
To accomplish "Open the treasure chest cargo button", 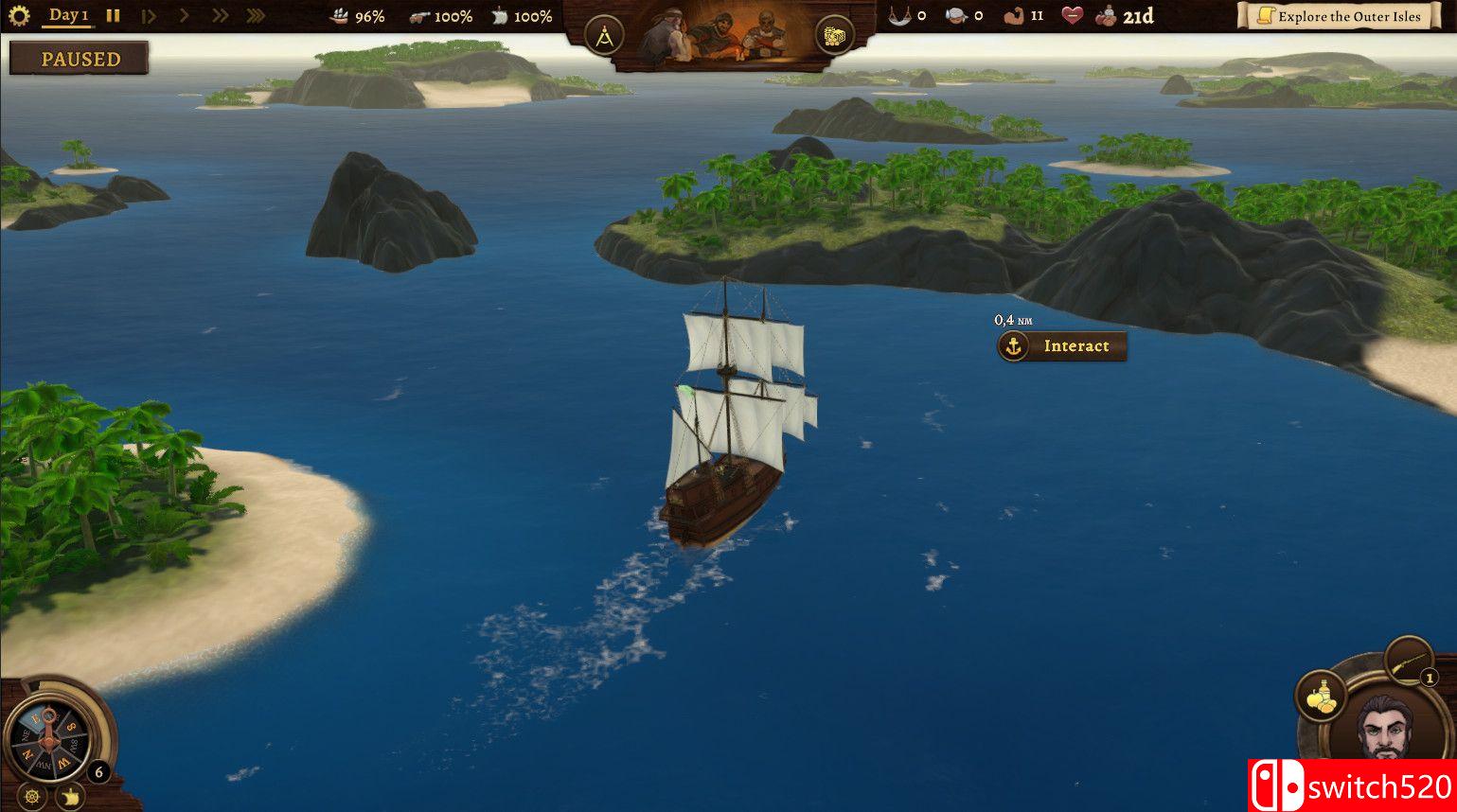I will click(834, 37).
